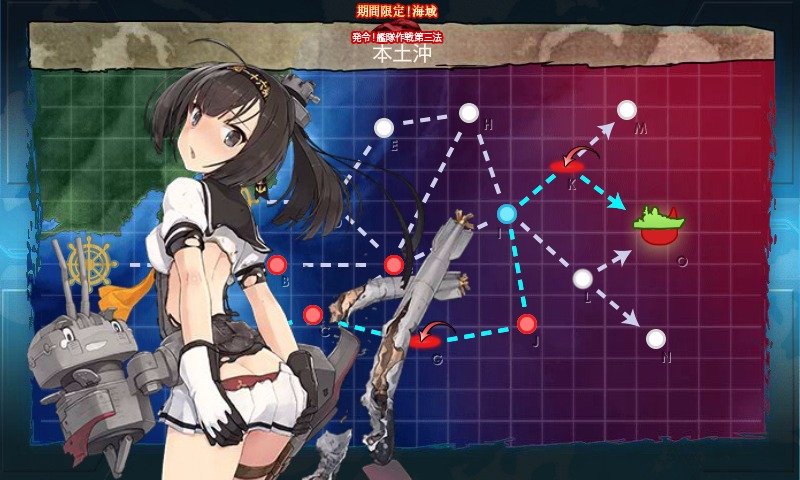Select white node M on the map

626,110
